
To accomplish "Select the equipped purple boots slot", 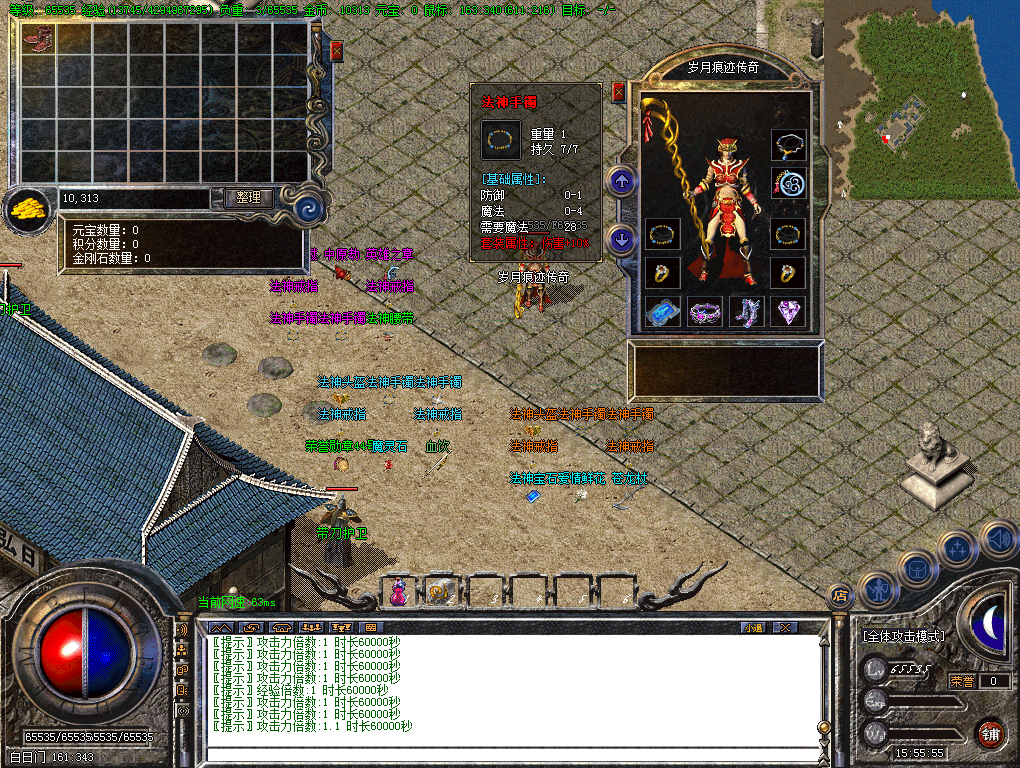I will (x=746, y=313).
